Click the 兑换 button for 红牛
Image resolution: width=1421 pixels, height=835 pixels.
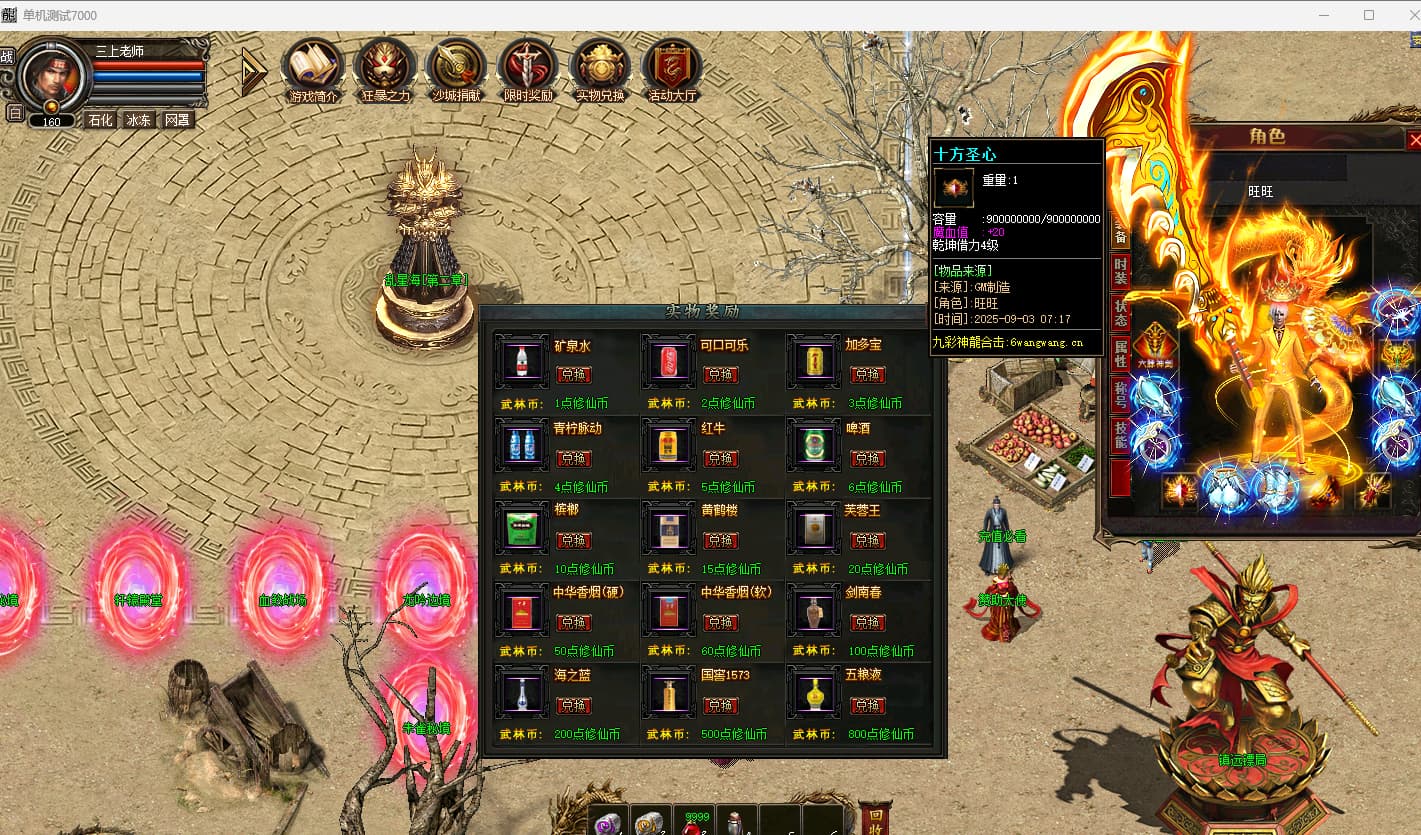pyautogui.click(x=720, y=458)
